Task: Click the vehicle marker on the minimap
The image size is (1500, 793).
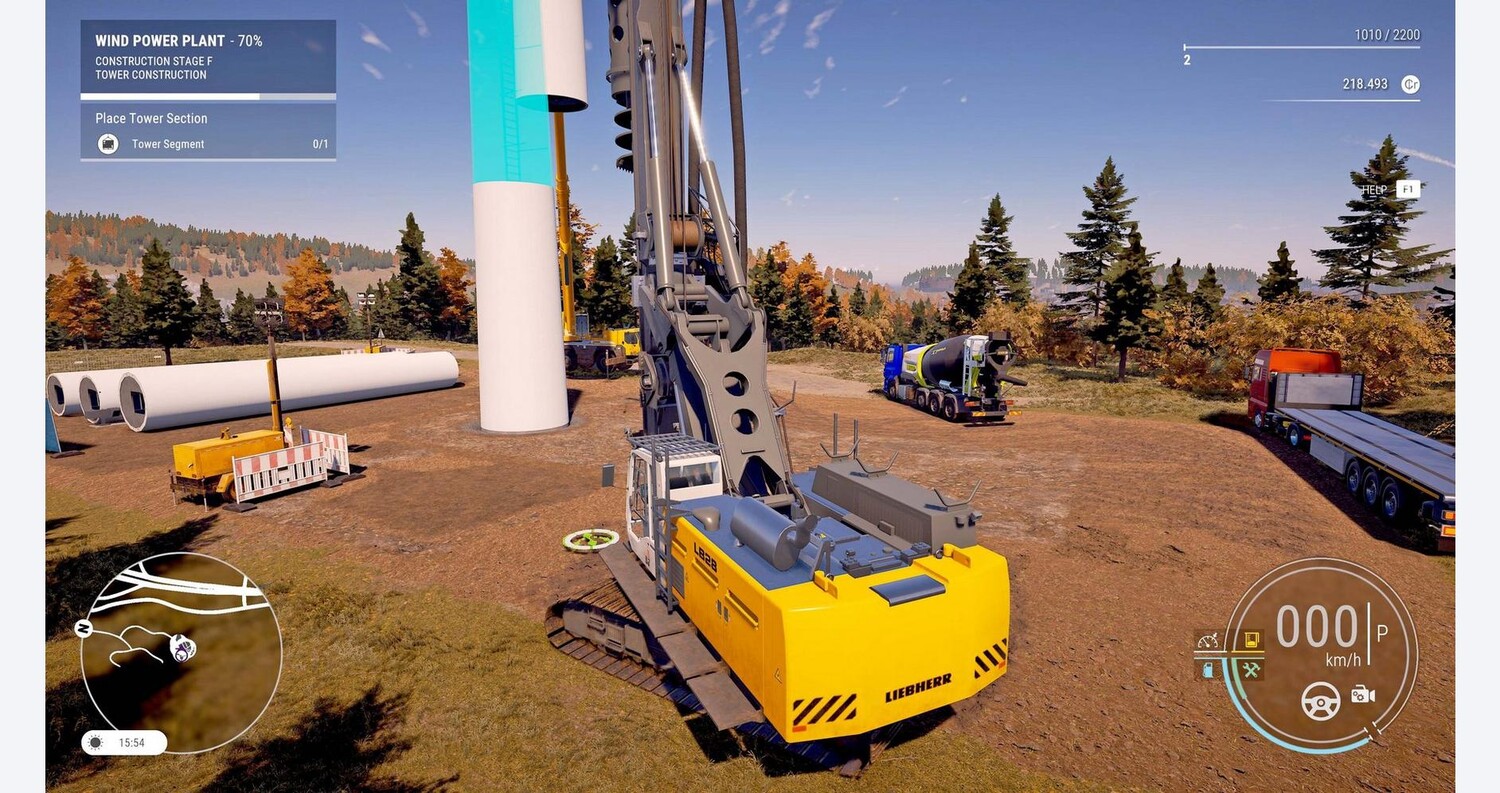Action: click(181, 648)
